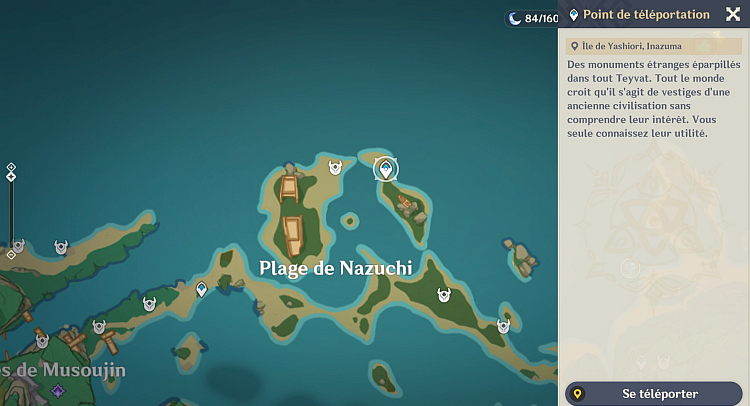Select the circled teleport waypoint marker

tap(385, 168)
